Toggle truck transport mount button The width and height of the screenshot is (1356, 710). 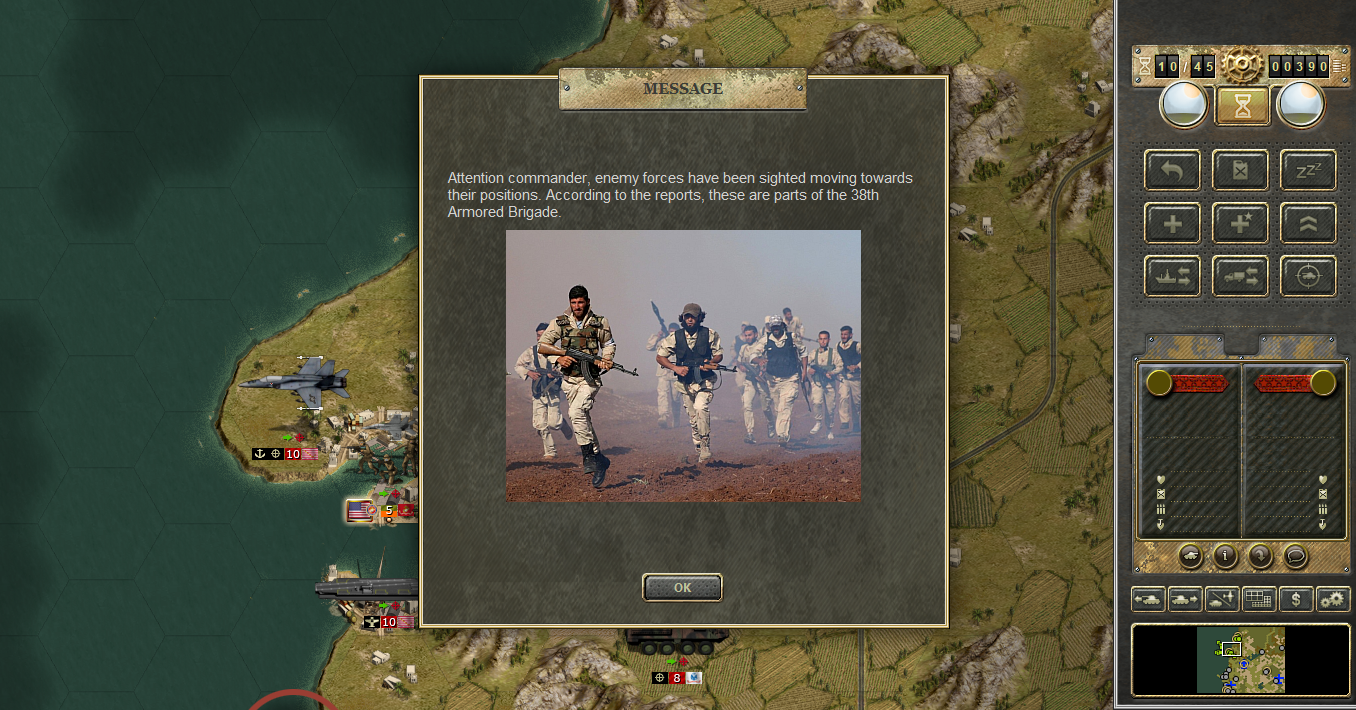click(x=1240, y=276)
